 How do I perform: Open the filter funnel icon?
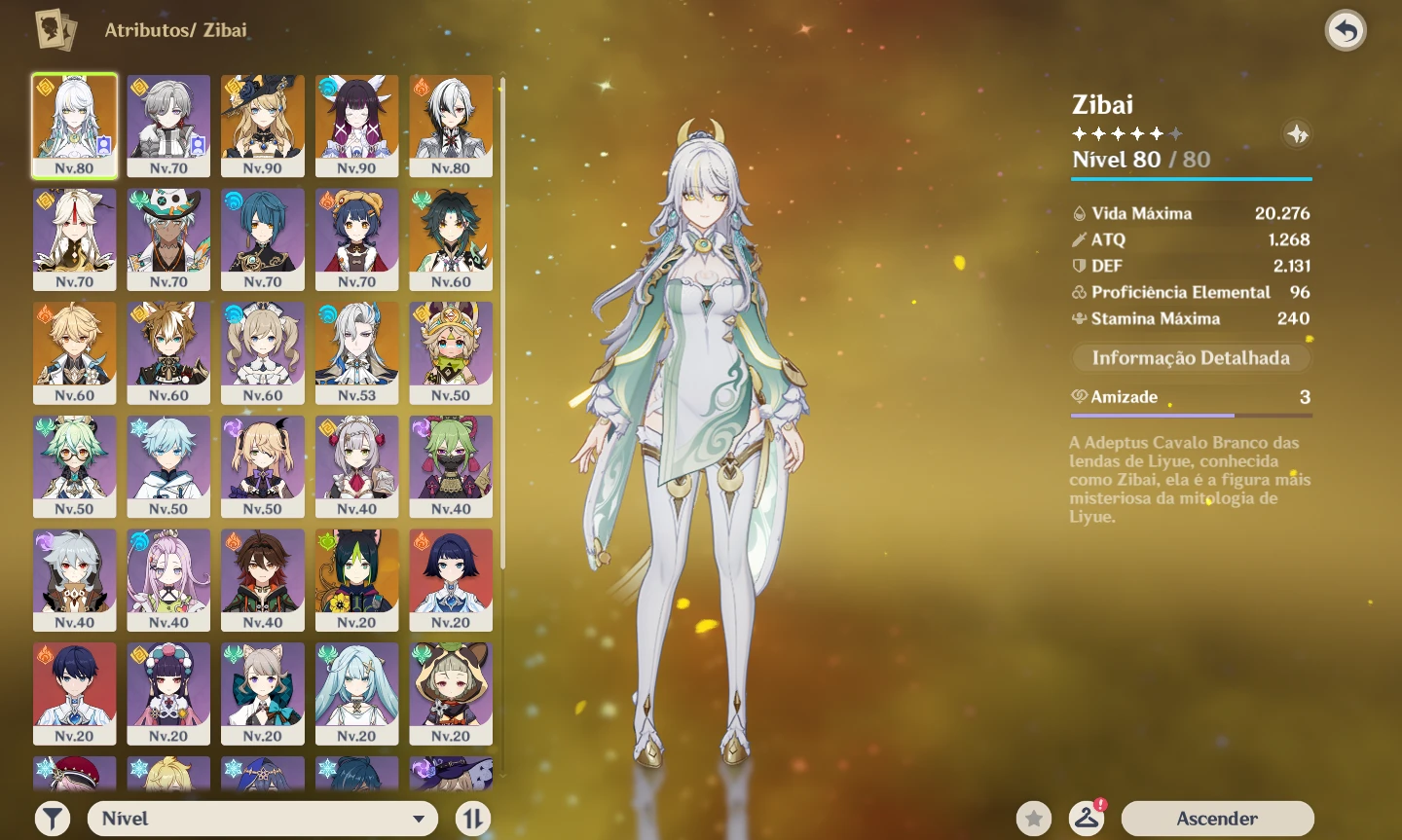click(54, 818)
